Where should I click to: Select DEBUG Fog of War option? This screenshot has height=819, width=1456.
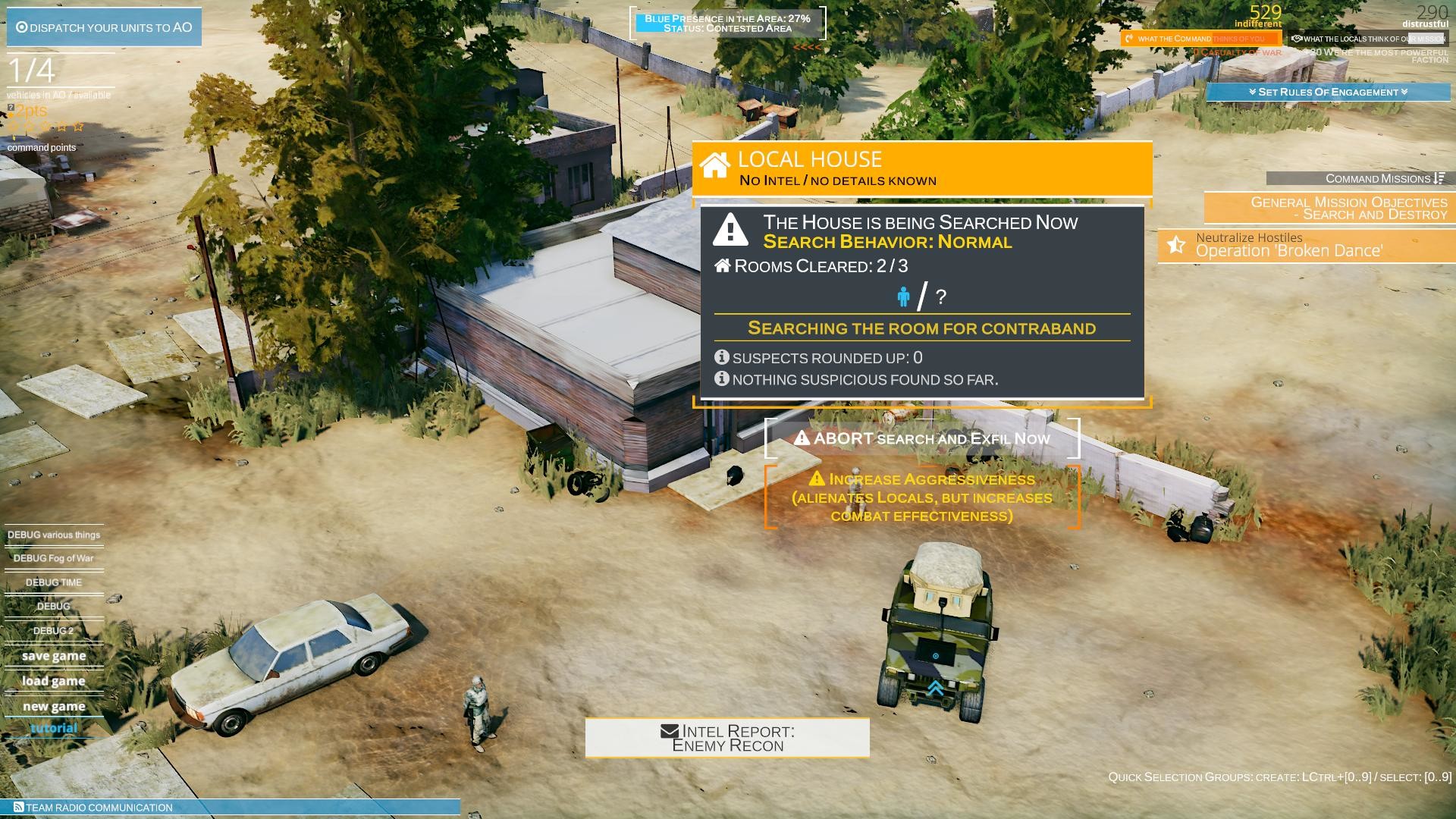(52, 557)
